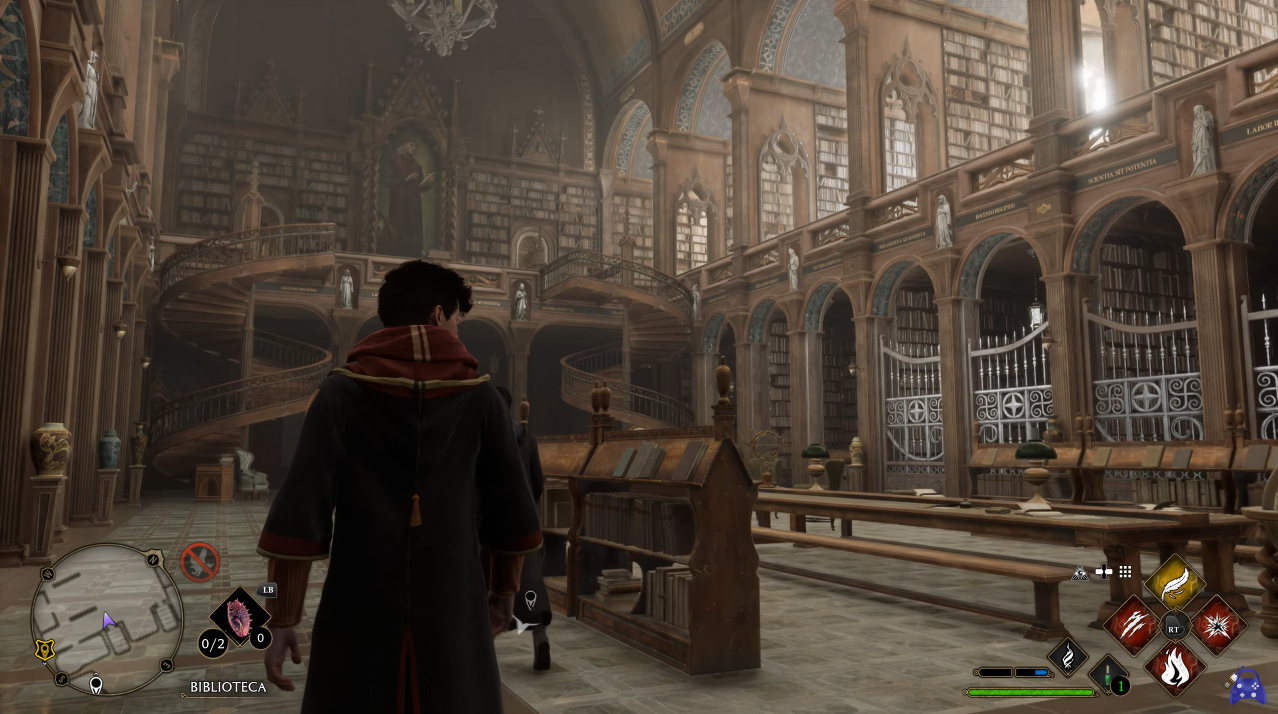Use the green Wiggenweld healing potion

click(1108, 675)
